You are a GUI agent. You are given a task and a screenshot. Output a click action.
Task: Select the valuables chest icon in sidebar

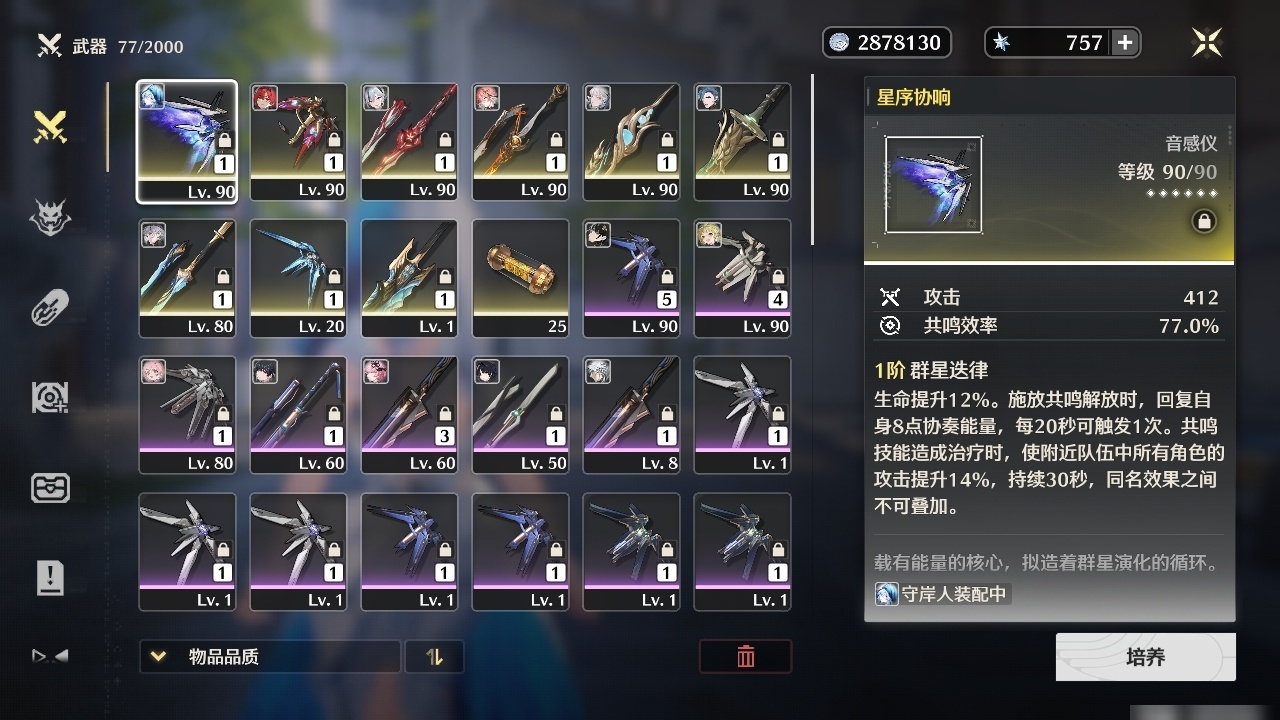coord(50,488)
